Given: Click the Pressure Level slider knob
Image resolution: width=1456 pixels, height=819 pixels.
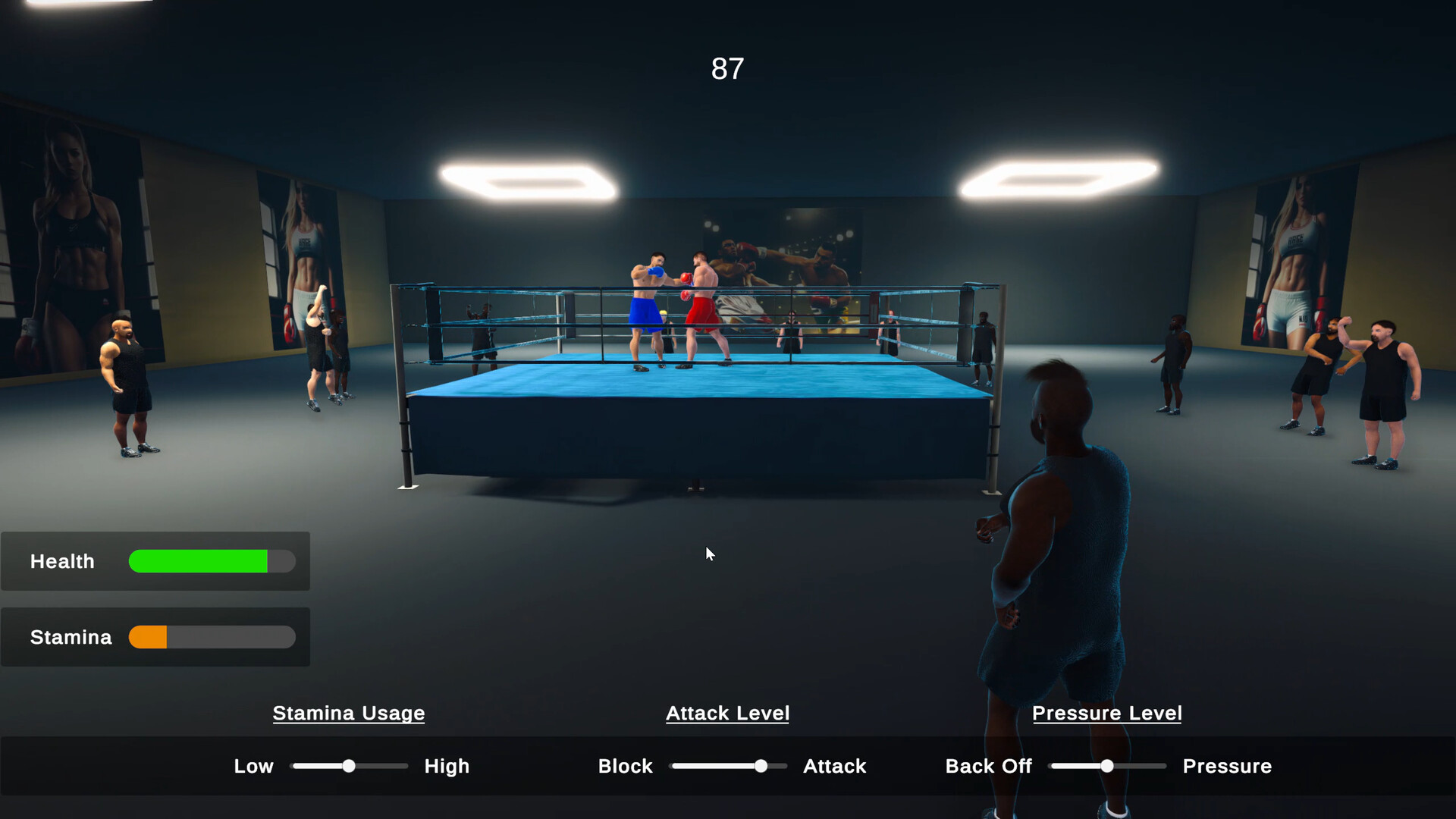Looking at the screenshot, I should (1107, 766).
